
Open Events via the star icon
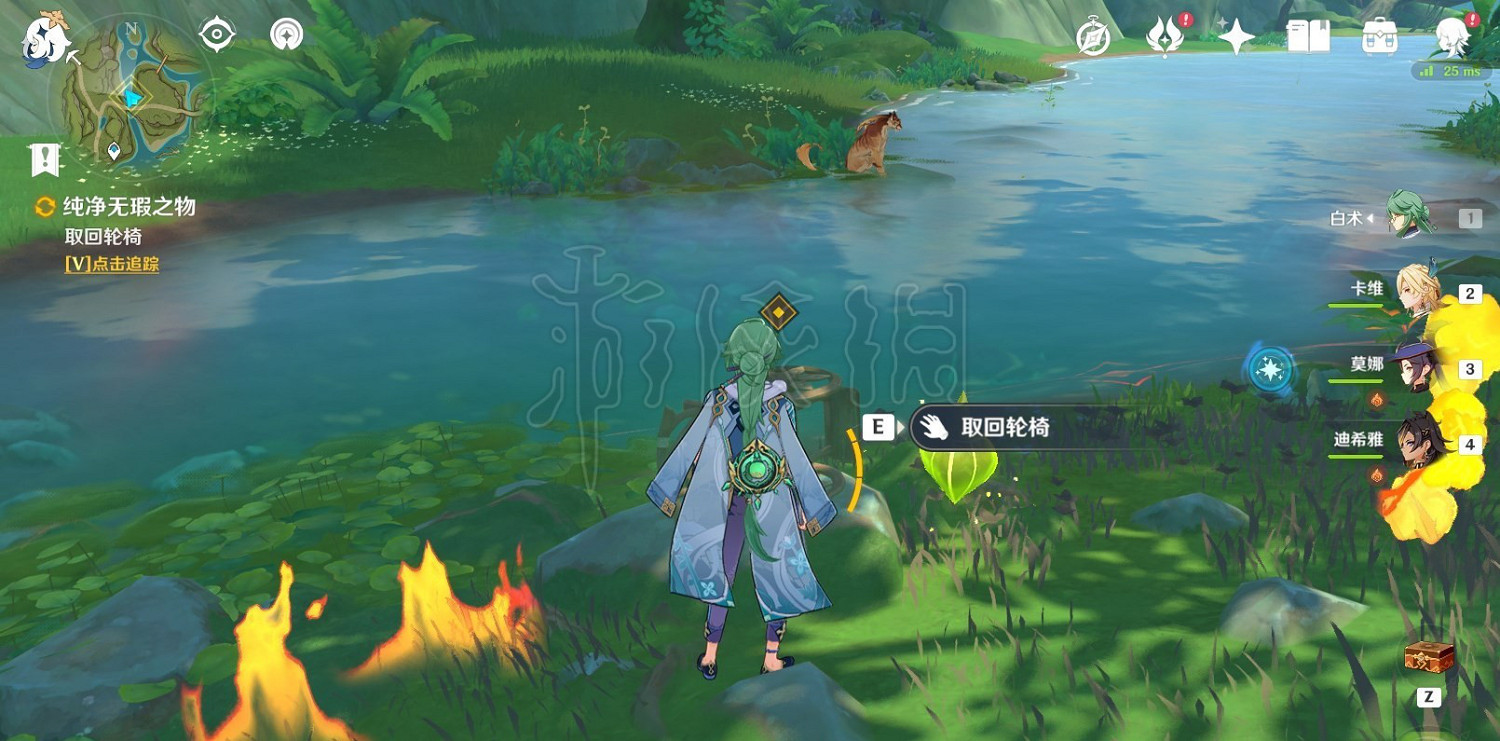(x=1237, y=37)
